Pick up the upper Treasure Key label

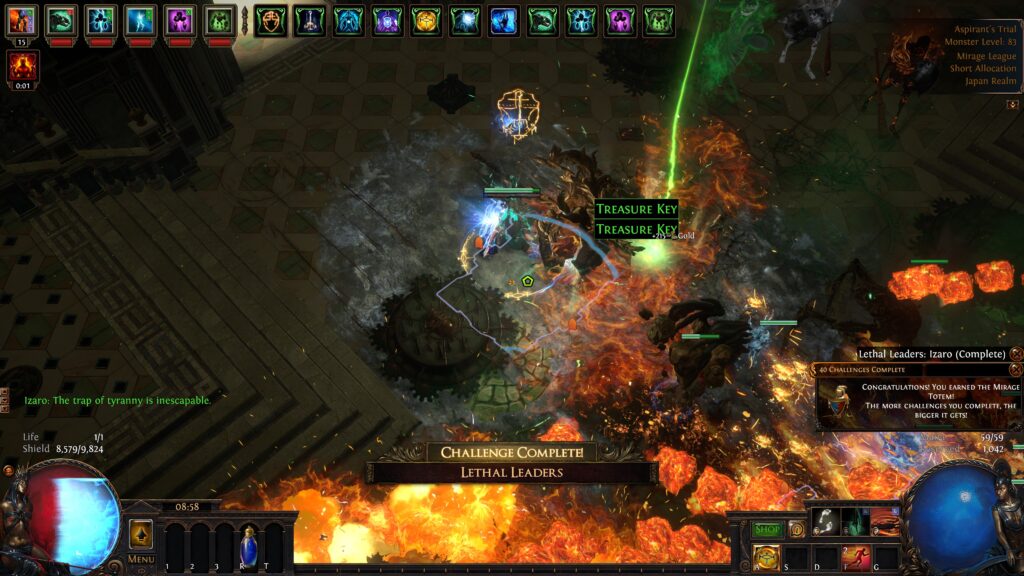(x=636, y=209)
